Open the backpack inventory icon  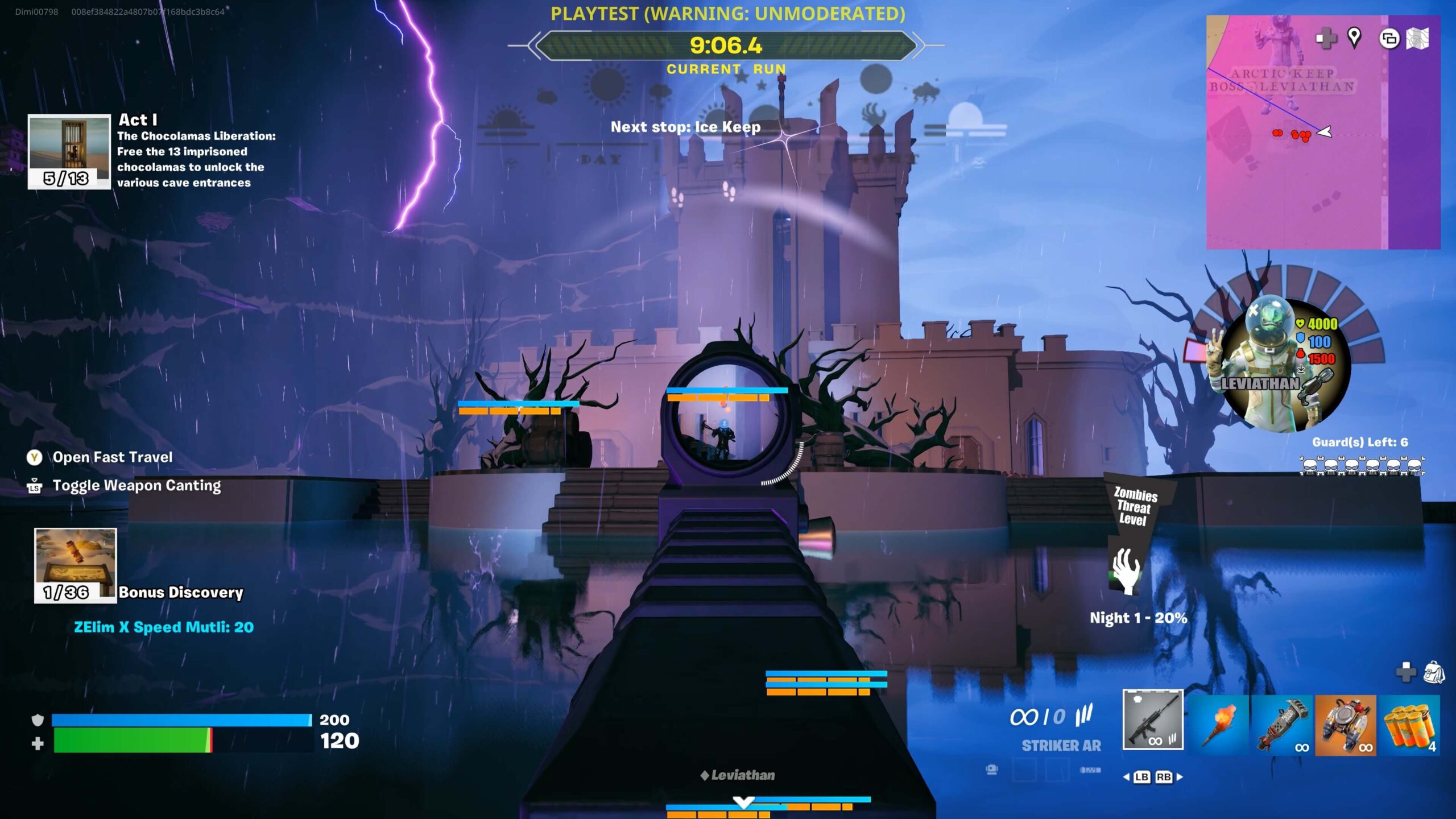point(1434,672)
